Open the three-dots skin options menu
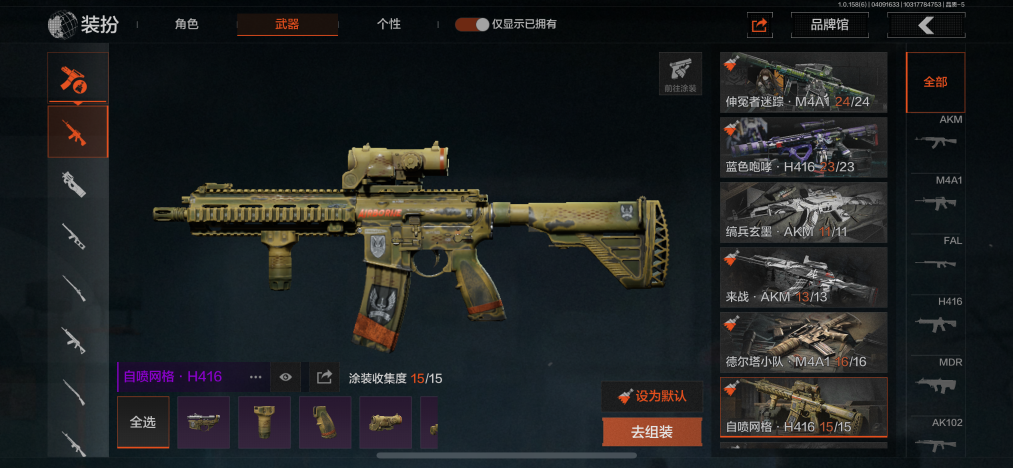Screen dimensions: 1013x468 [x=255, y=377]
